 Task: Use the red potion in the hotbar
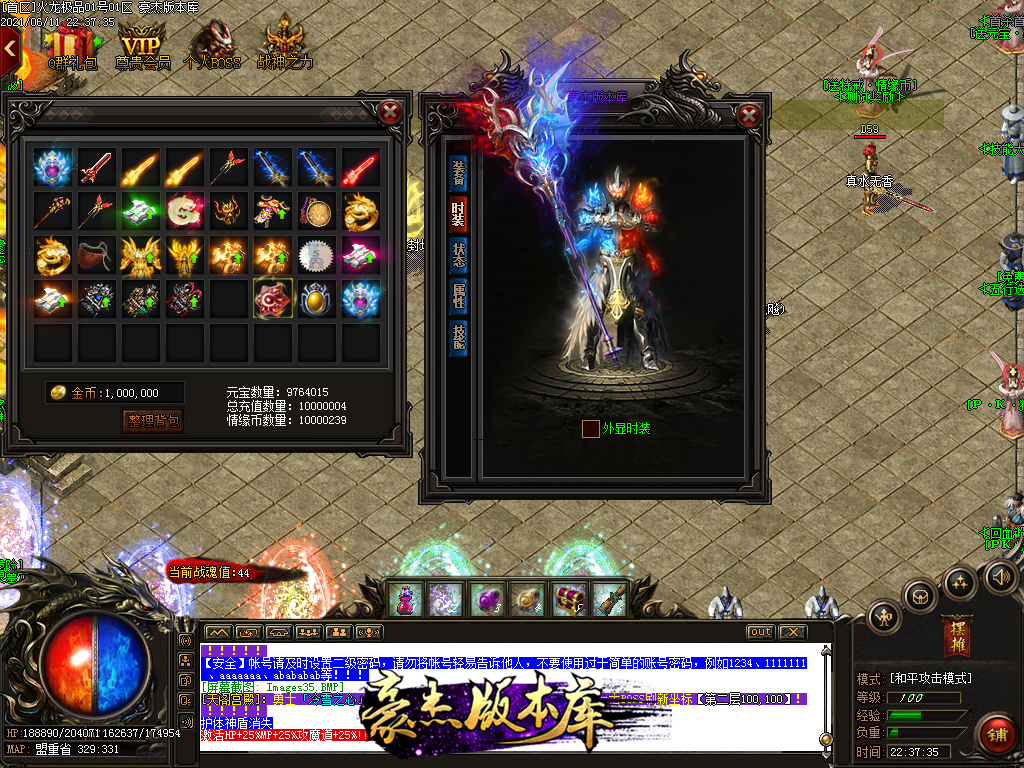pyautogui.click(x=403, y=599)
